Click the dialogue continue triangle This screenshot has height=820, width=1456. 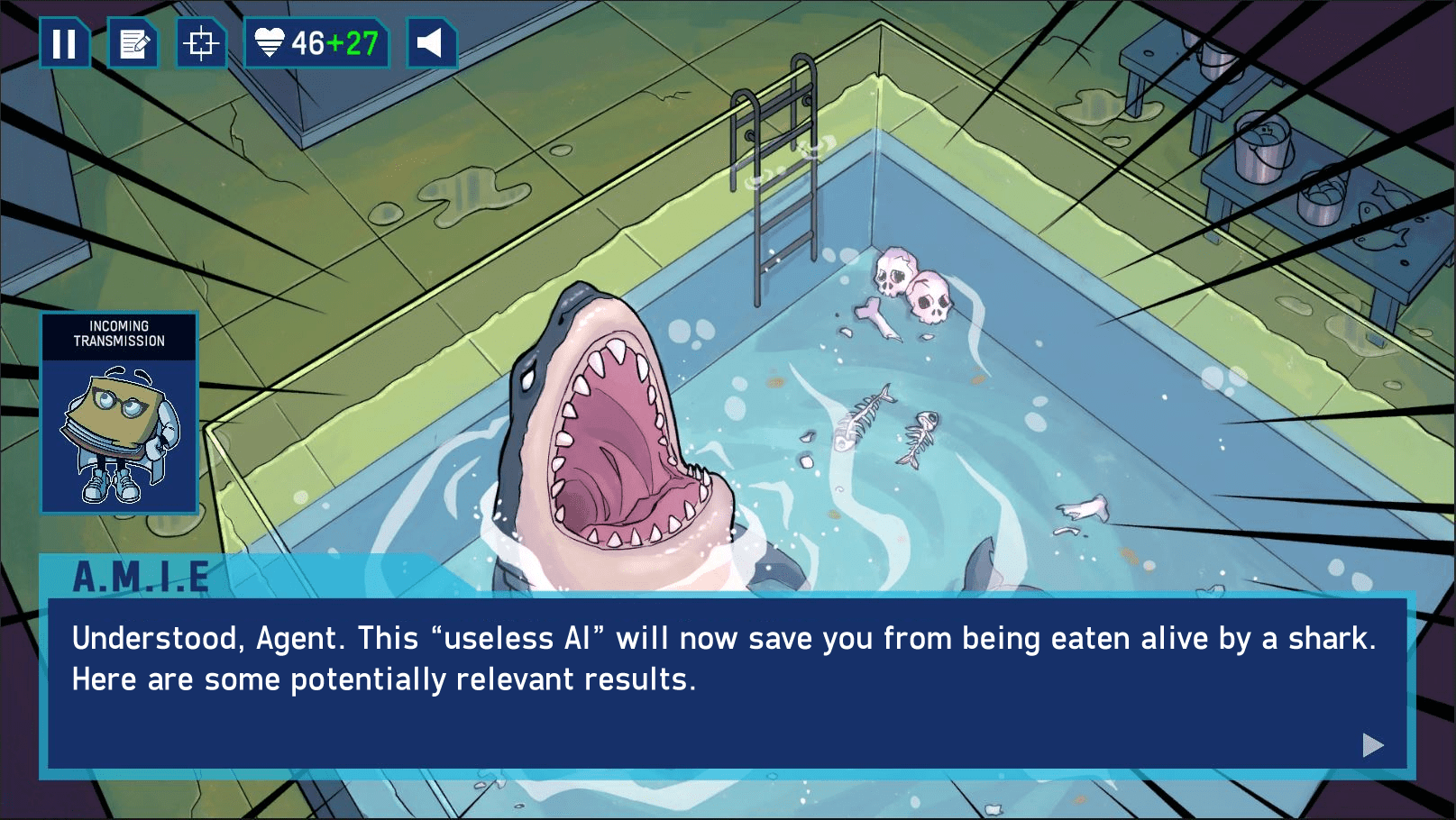coord(1374,745)
